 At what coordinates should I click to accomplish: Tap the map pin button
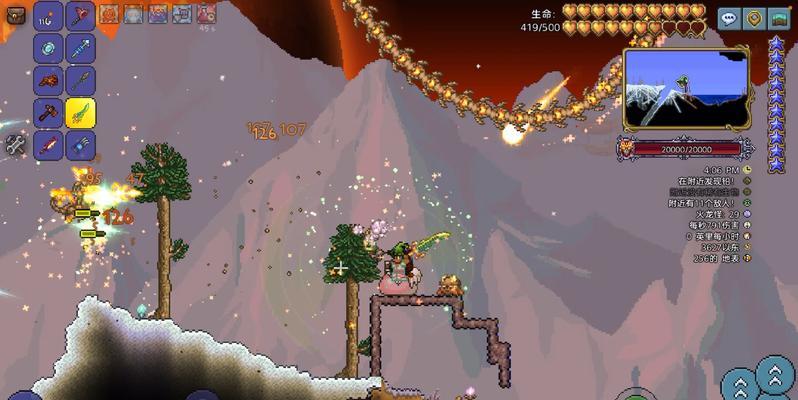point(753,18)
